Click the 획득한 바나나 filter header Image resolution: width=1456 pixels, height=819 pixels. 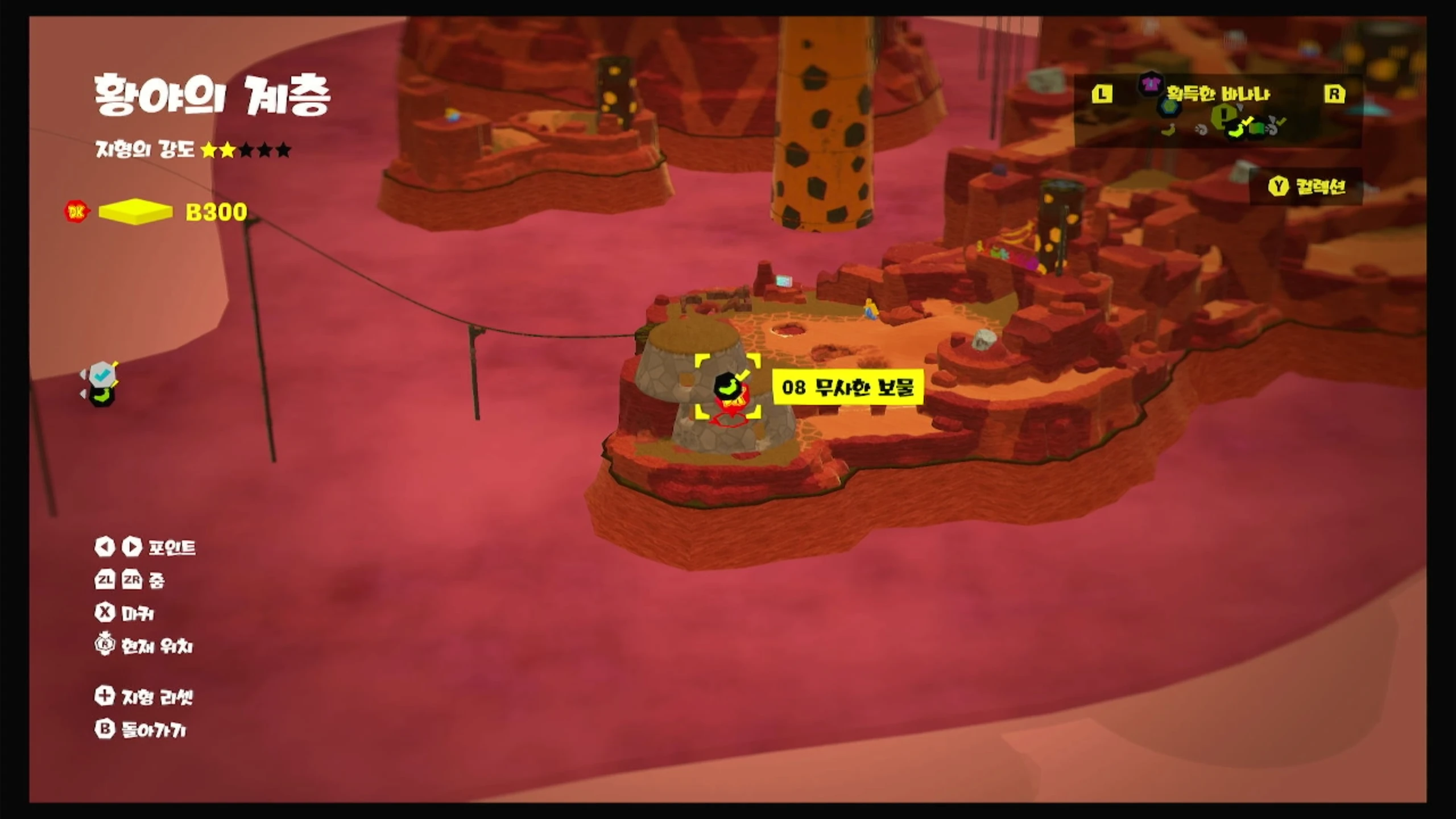point(1218,94)
